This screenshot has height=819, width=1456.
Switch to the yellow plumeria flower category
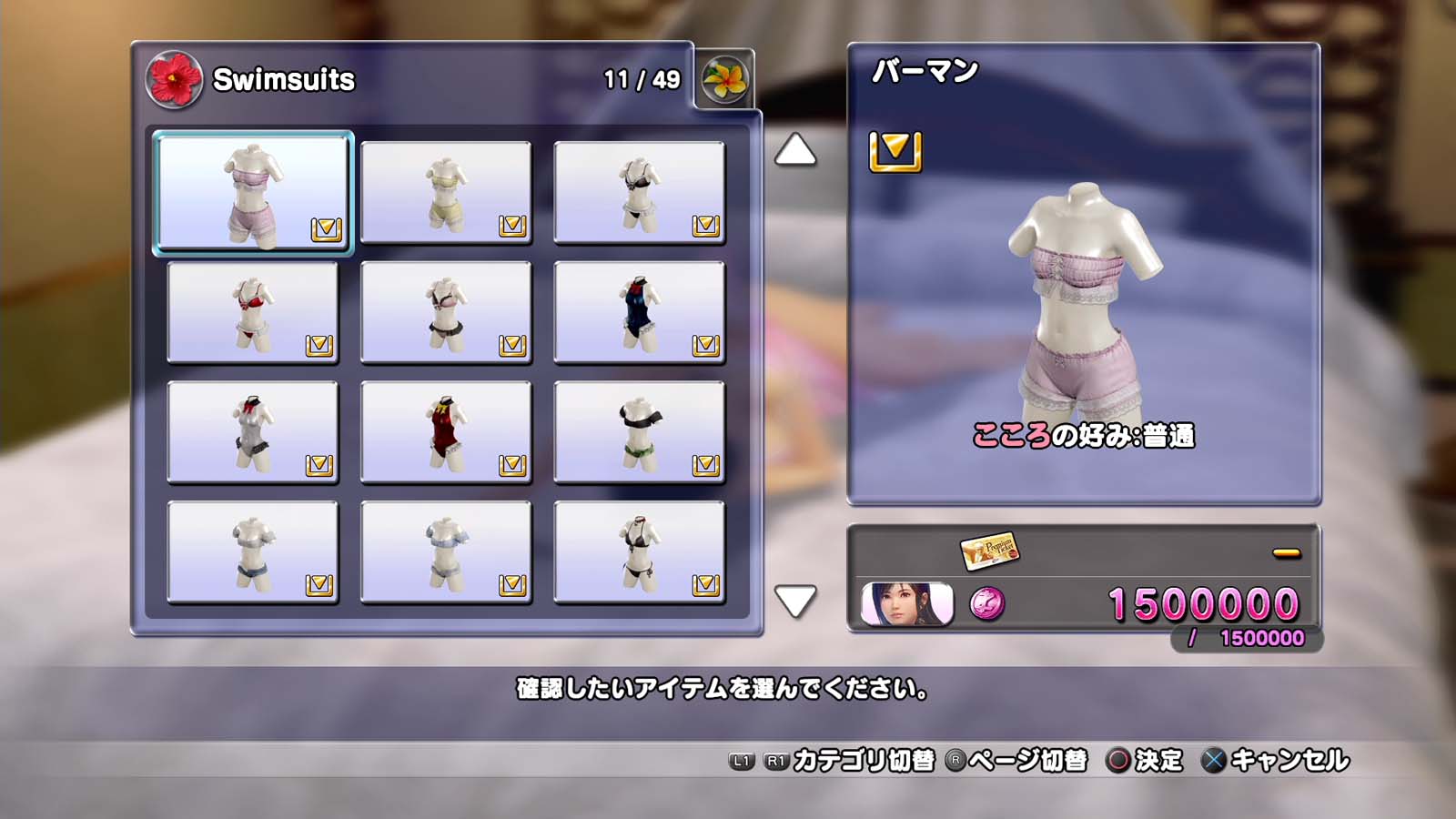(x=725, y=79)
